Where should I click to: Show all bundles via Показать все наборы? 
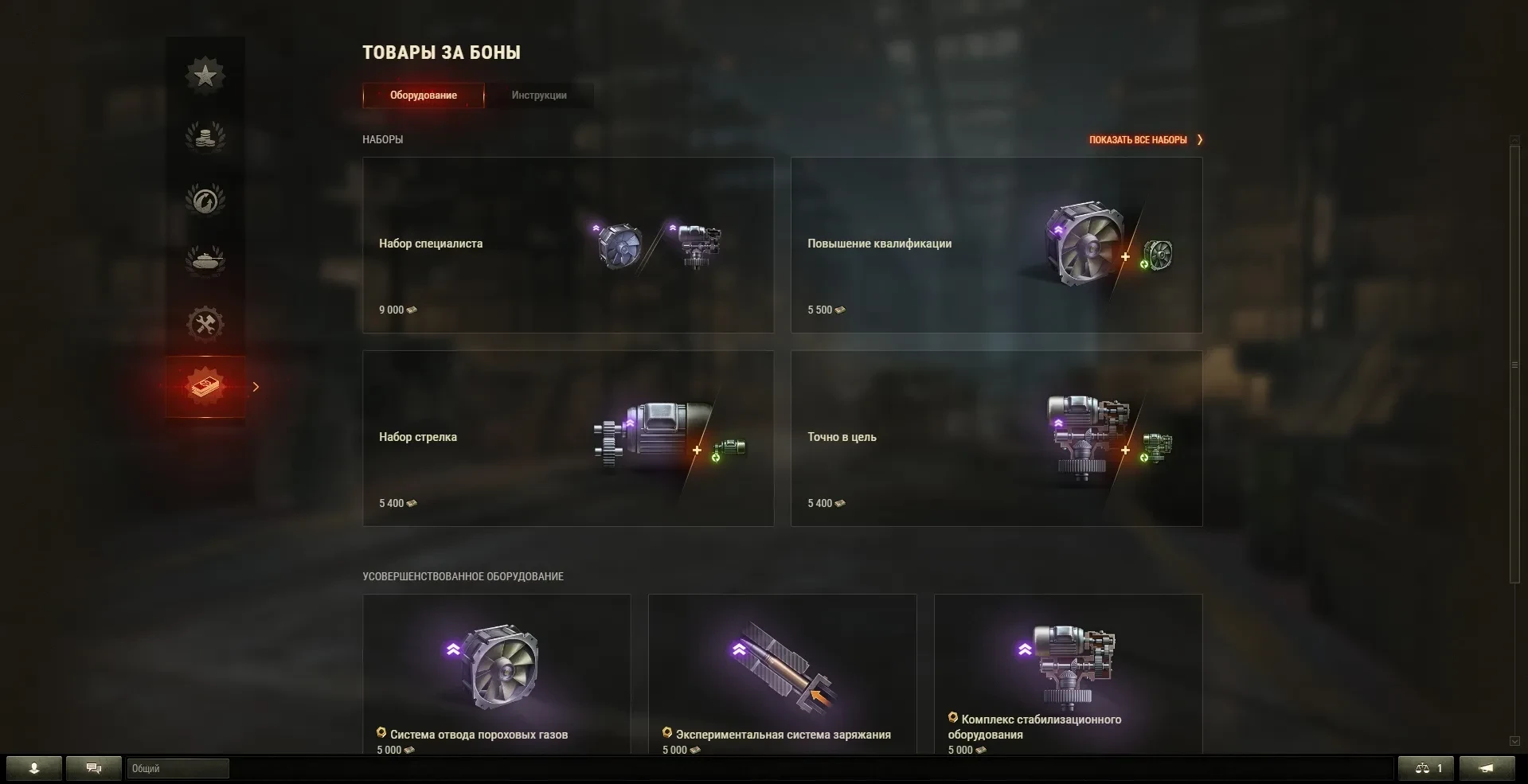tap(1145, 140)
